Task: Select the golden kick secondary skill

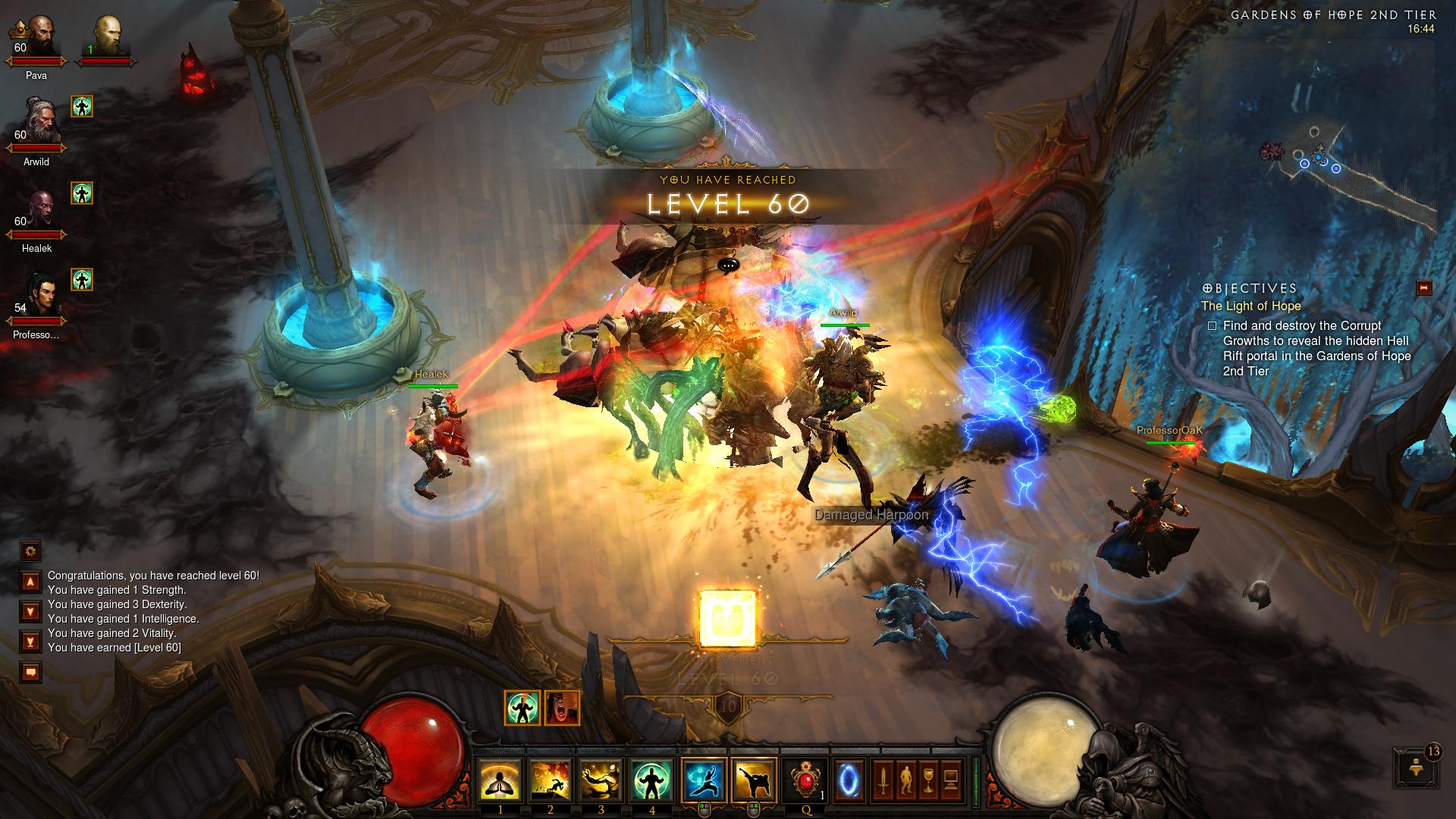Action: pos(755,780)
